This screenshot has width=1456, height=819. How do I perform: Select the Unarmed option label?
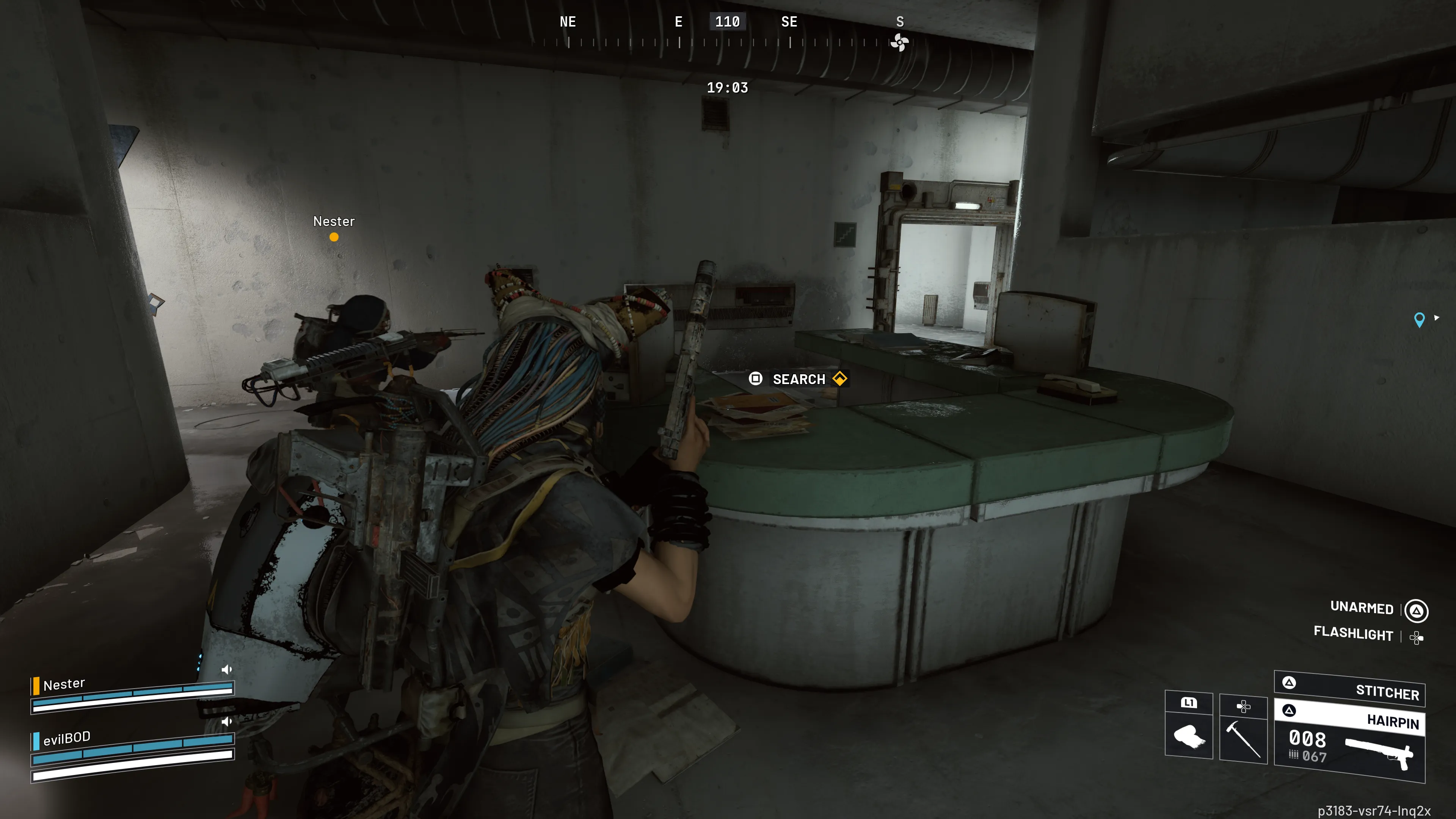click(1362, 607)
